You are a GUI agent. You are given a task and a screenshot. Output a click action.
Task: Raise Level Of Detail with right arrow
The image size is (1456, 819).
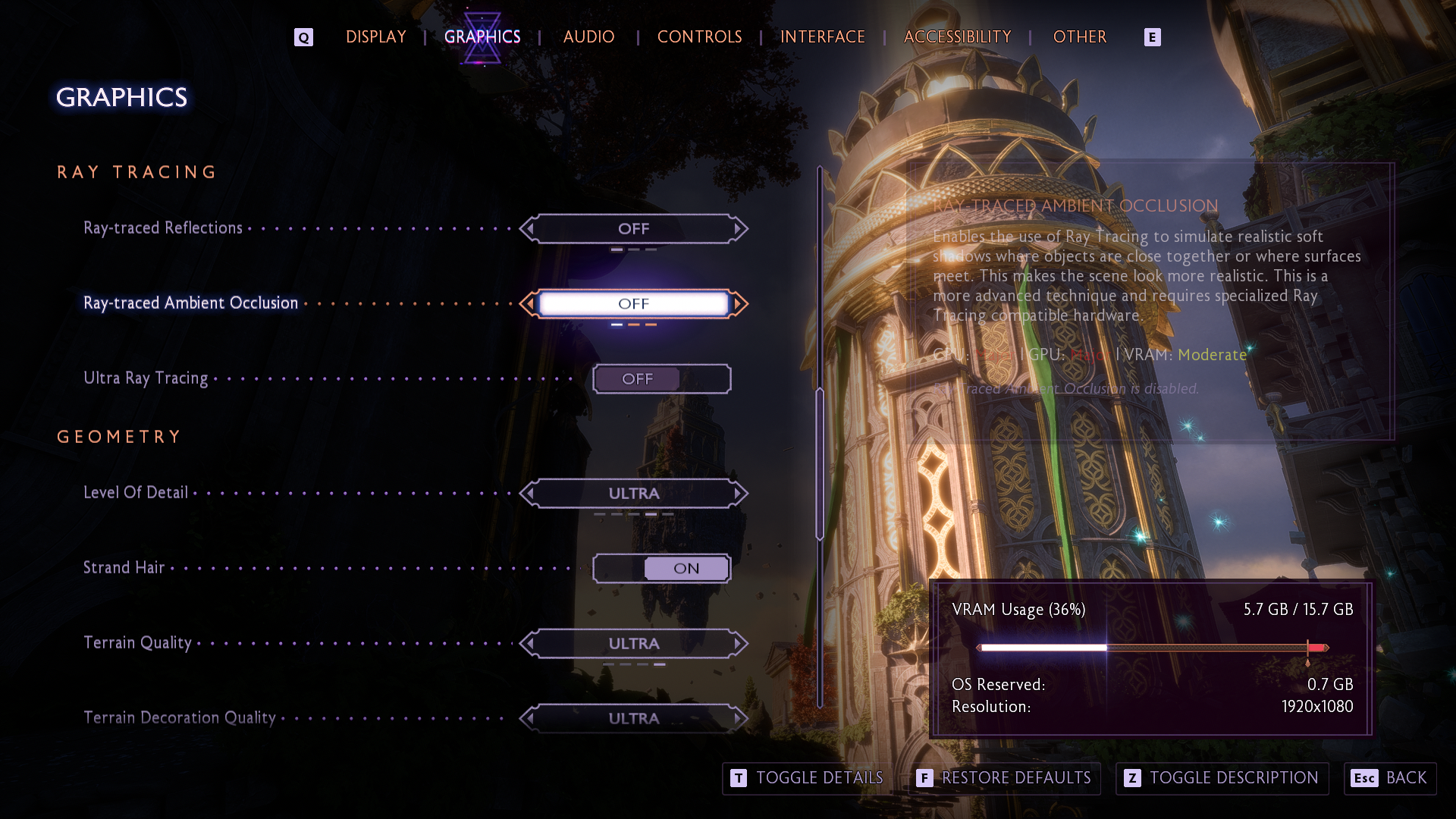(x=738, y=493)
